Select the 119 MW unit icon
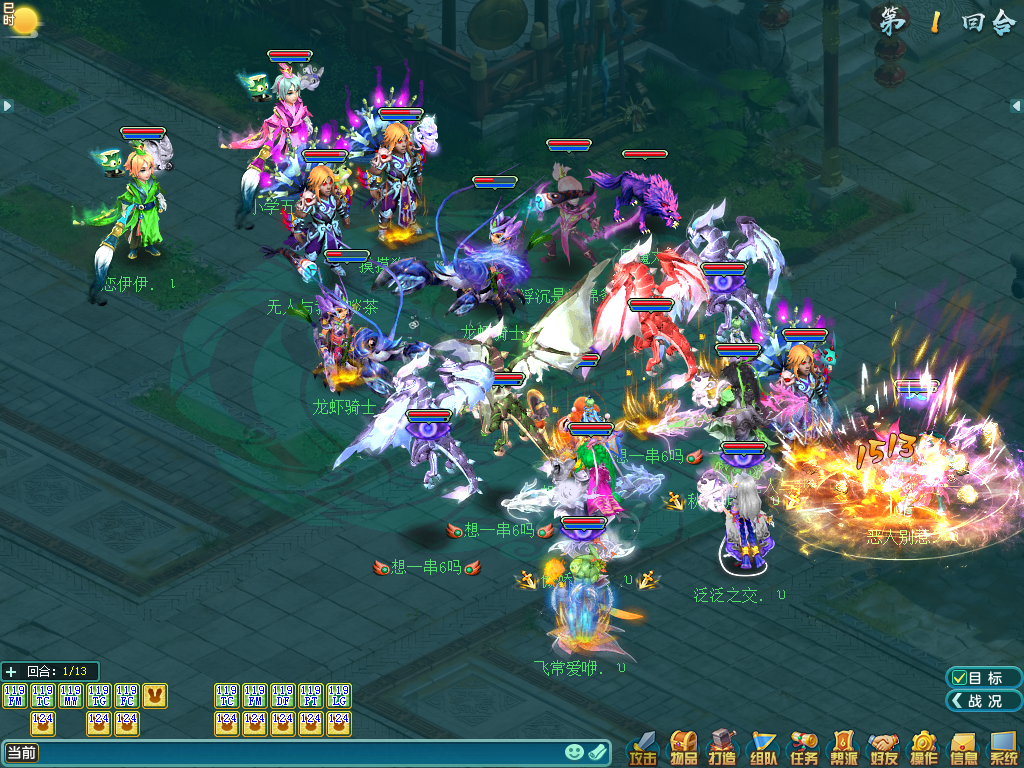The height and width of the screenshot is (768, 1024). click(x=71, y=696)
